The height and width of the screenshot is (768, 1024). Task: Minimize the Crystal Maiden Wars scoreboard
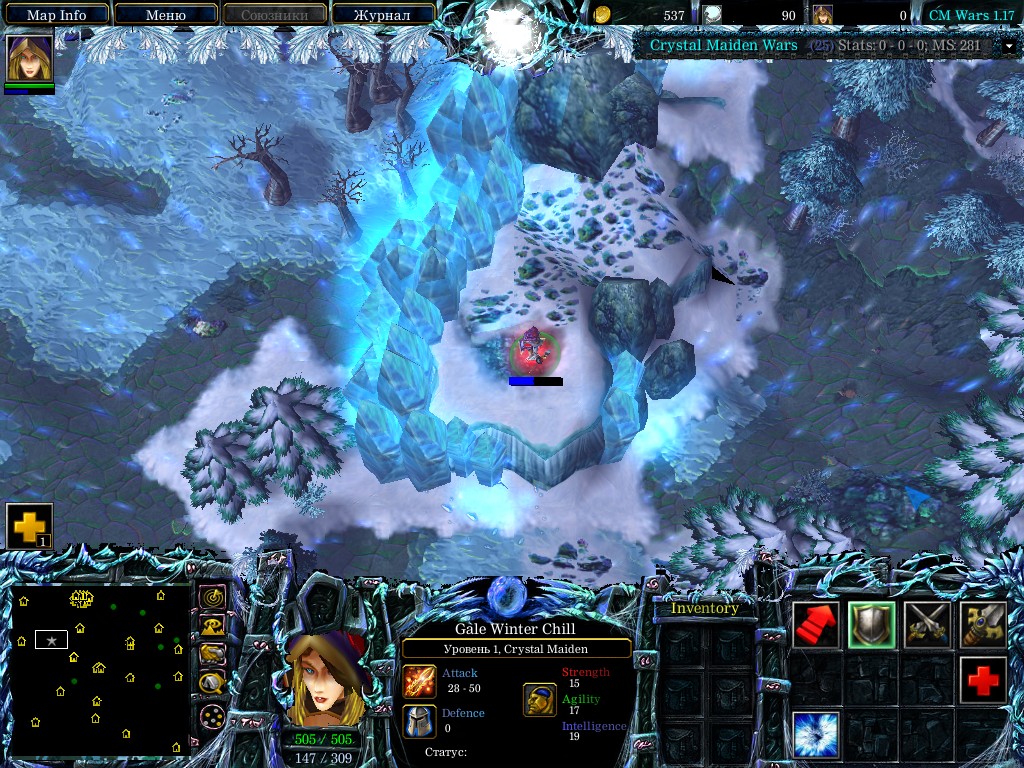pos(1009,46)
